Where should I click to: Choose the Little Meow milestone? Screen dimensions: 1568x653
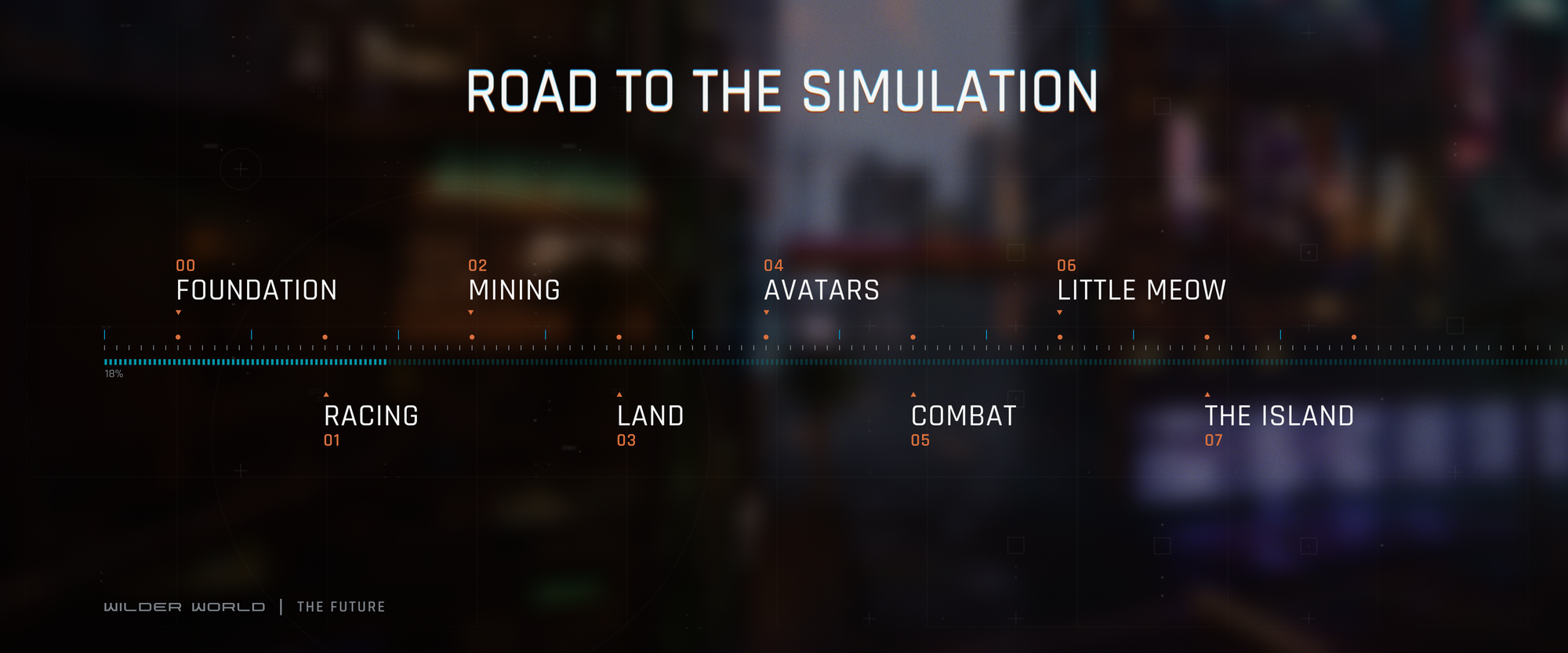[1141, 290]
